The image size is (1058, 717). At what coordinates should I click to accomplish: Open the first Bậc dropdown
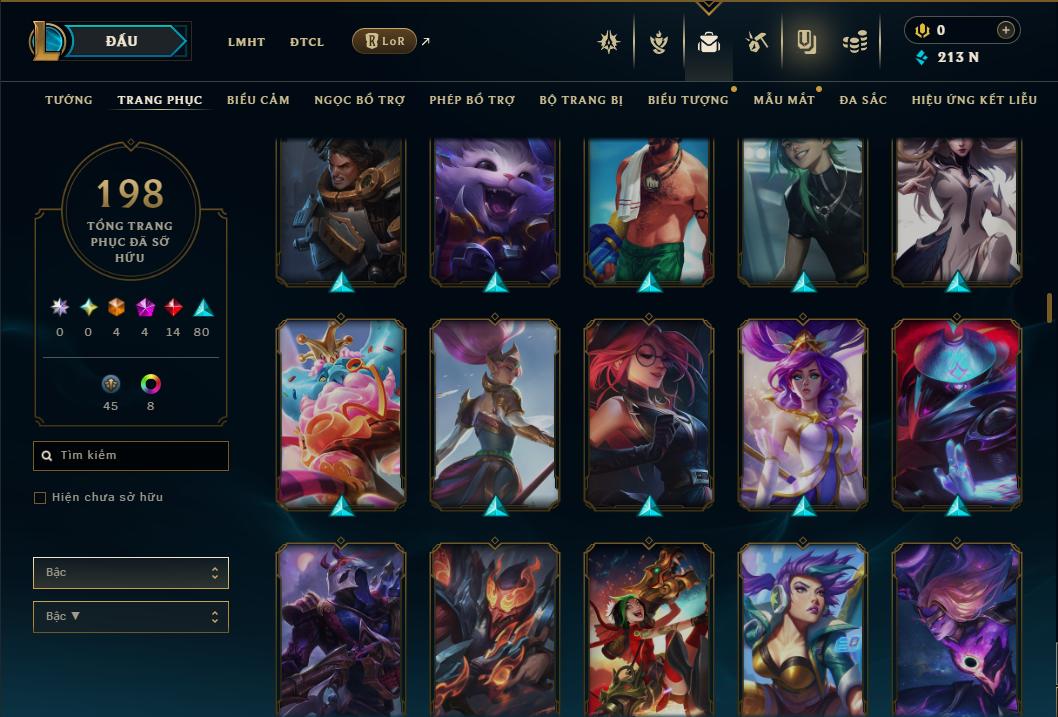pyautogui.click(x=131, y=573)
